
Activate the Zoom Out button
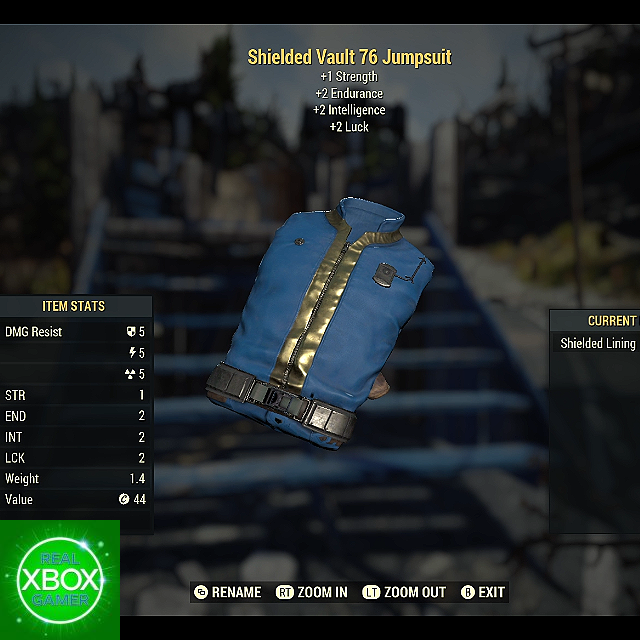click(x=404, y=592)
